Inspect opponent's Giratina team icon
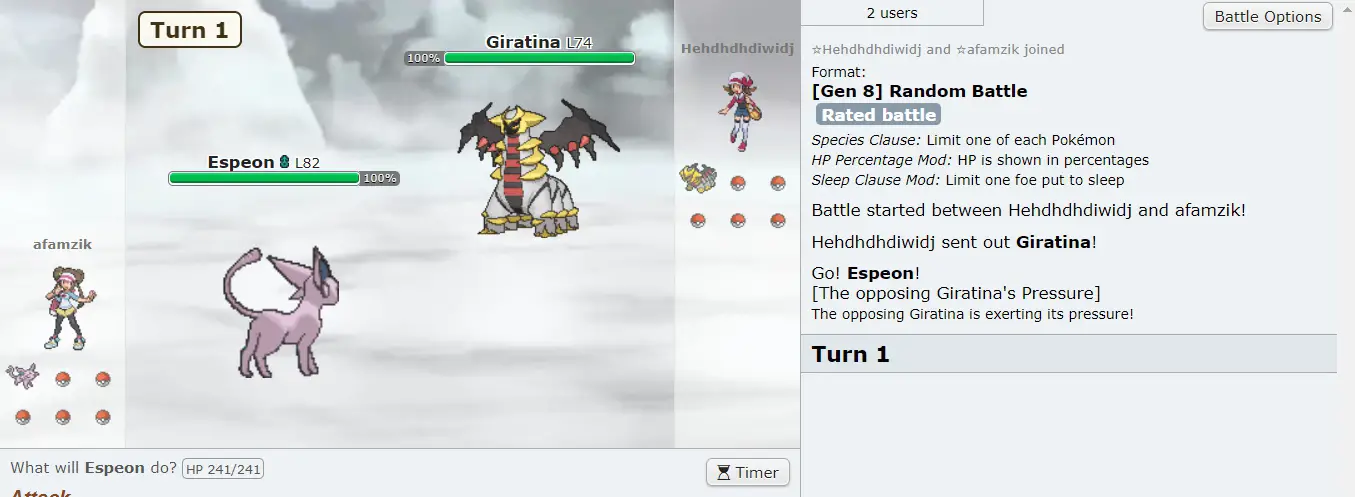1355x497 pixels. pyautogui.click(x=697, y=180)
